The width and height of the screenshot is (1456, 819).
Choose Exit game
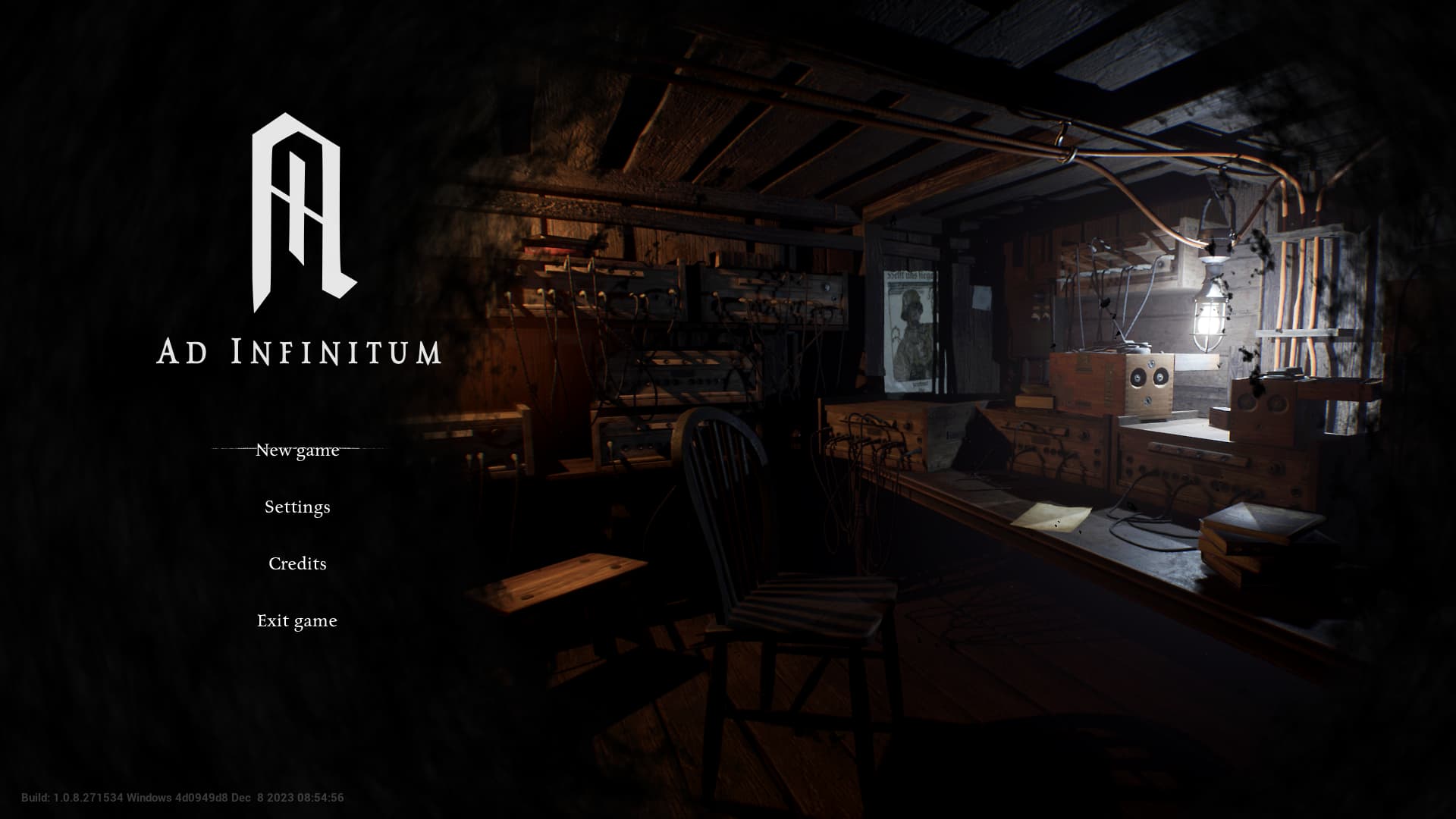coord(297,620)
